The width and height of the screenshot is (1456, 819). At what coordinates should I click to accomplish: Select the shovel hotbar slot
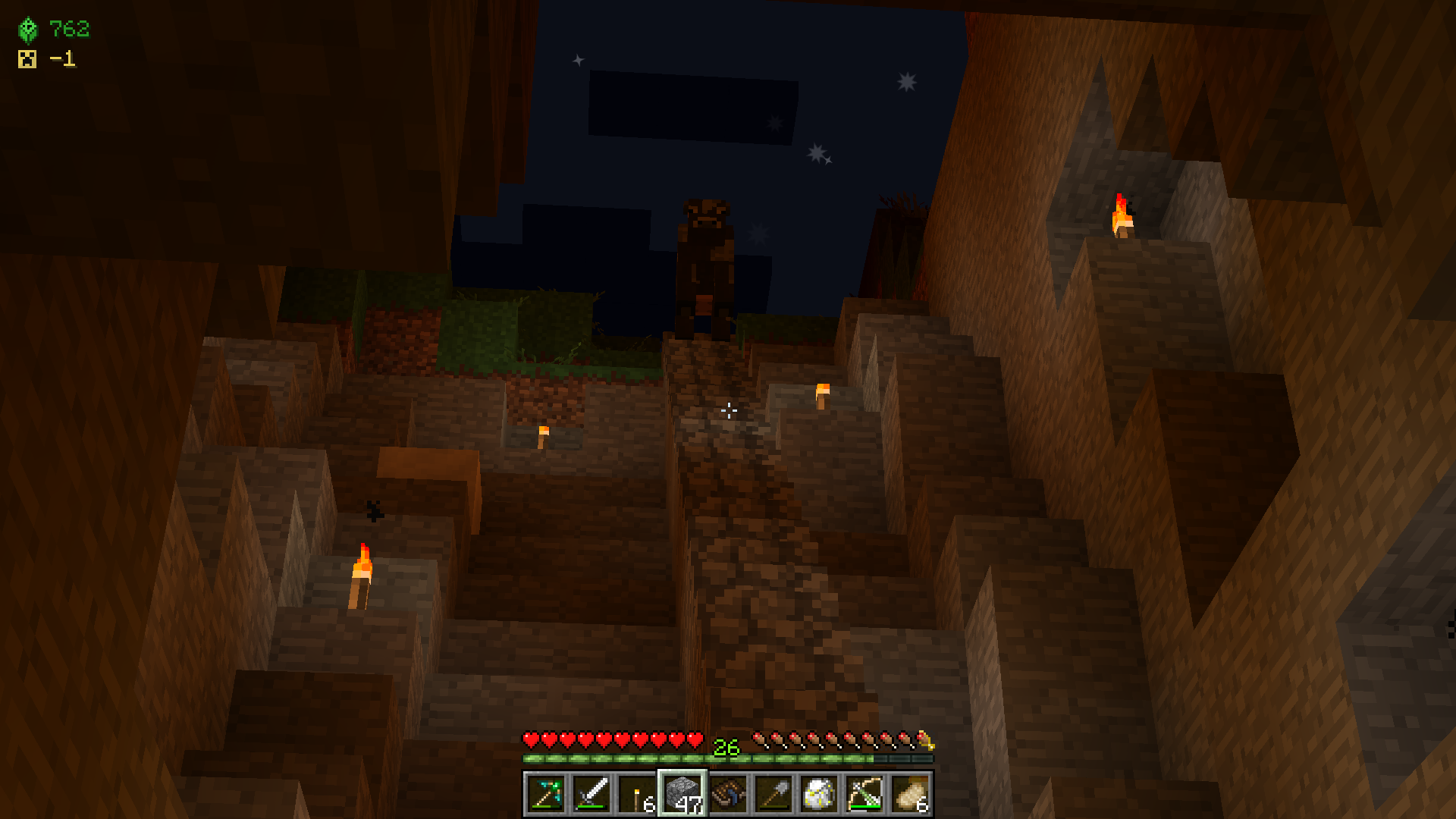tap(773, 794)
